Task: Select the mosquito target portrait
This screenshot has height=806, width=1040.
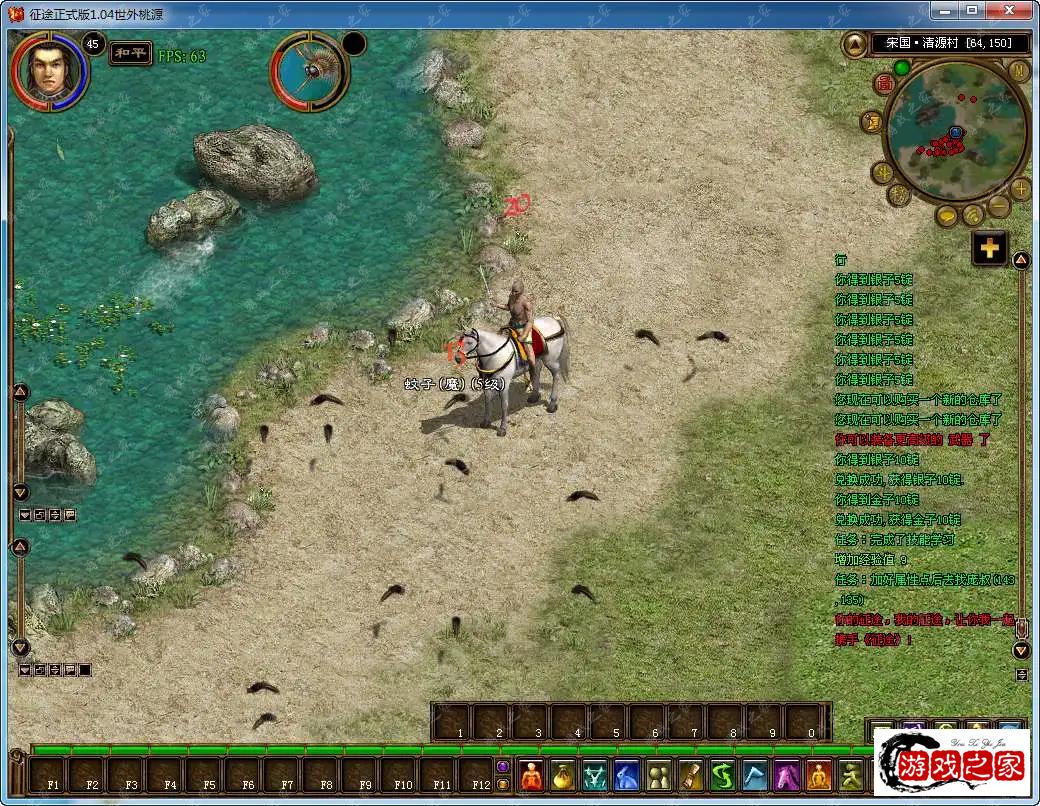Action: tap(309, 72)
